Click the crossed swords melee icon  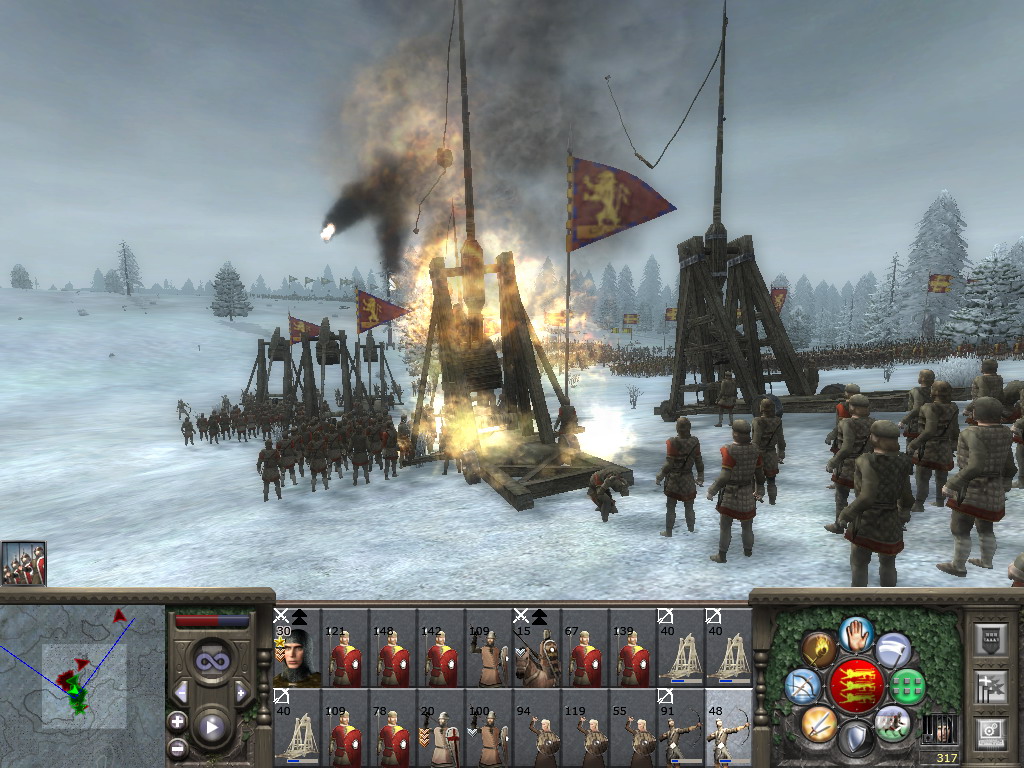[818, 722]
